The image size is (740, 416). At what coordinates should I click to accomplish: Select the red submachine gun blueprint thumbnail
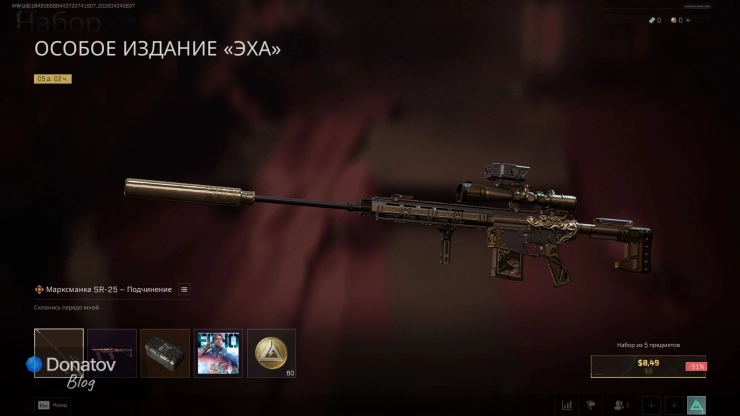tap(112, 353)
